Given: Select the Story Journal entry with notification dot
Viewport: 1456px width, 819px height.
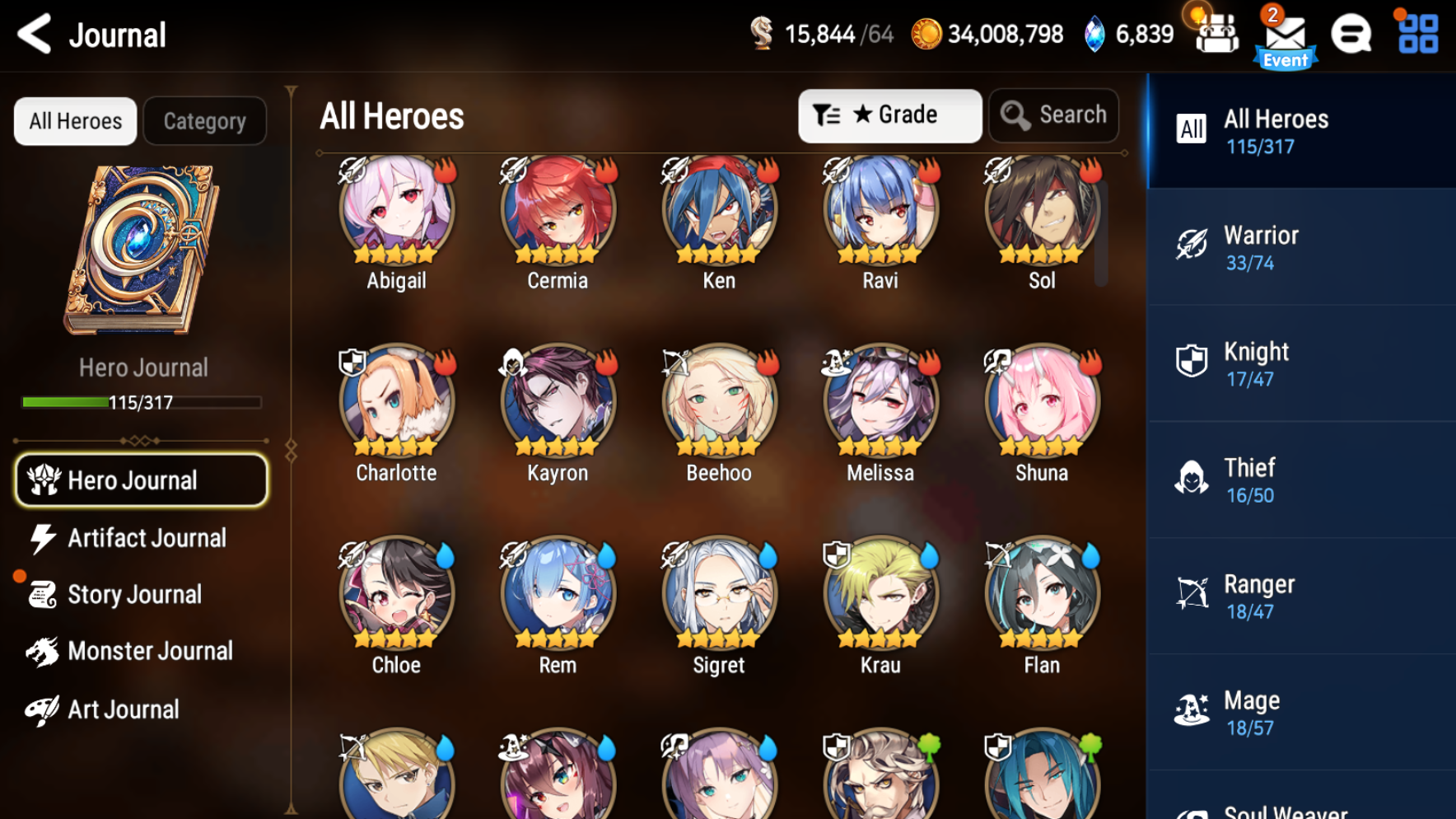Looking at the screenshot, I should 134,594.
